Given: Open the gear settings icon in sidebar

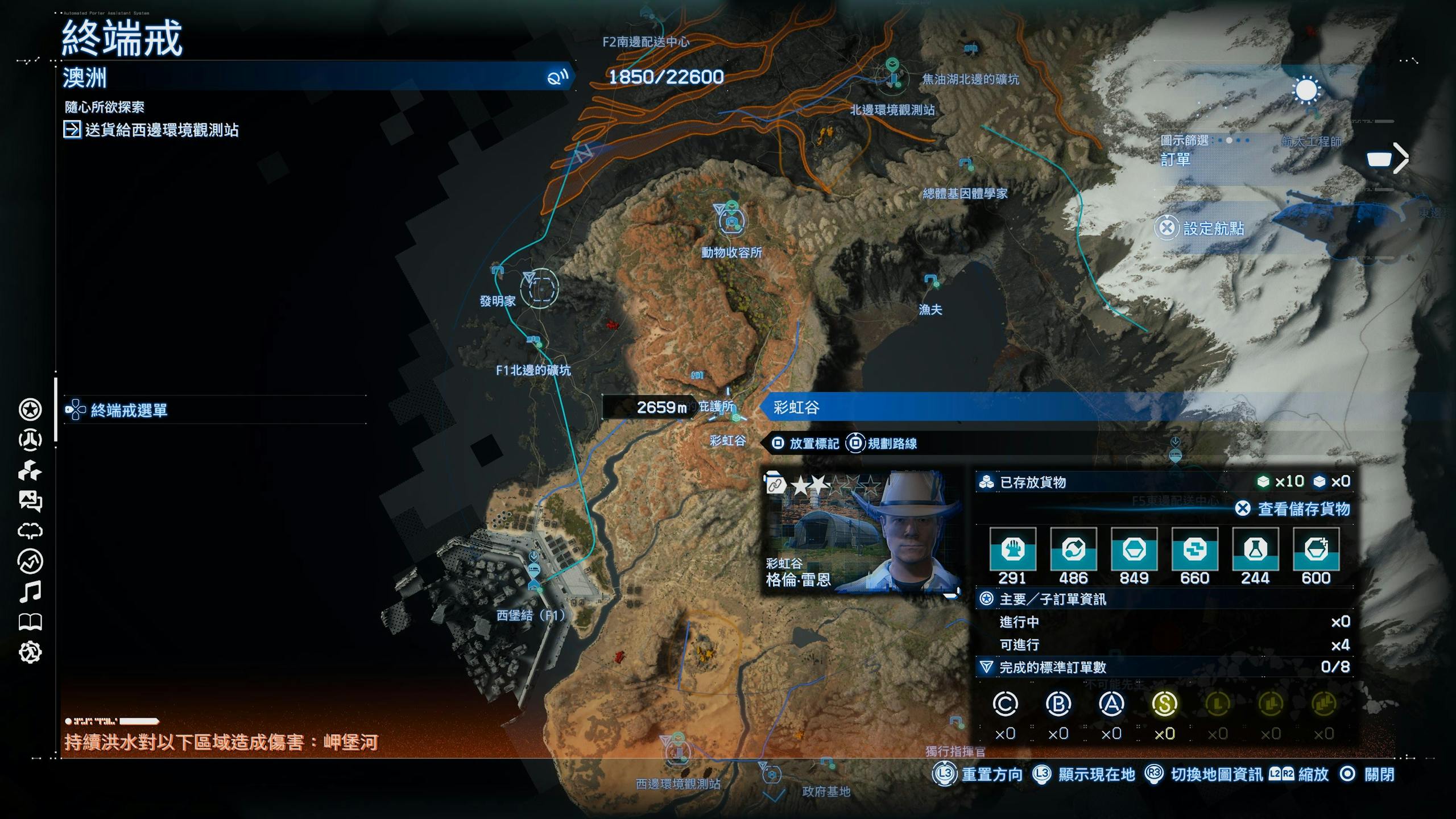Looking at the screenshot, I should 30,652.
